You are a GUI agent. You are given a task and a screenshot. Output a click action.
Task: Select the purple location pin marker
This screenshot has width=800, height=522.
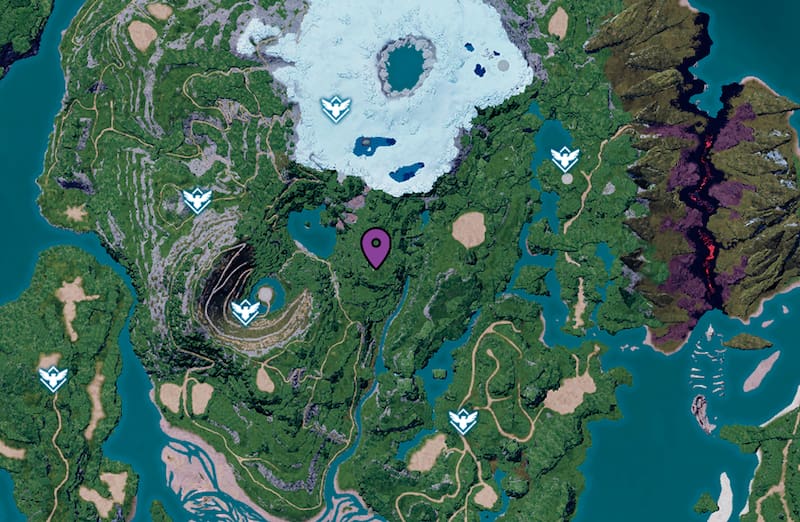click(x=376, y=246)
